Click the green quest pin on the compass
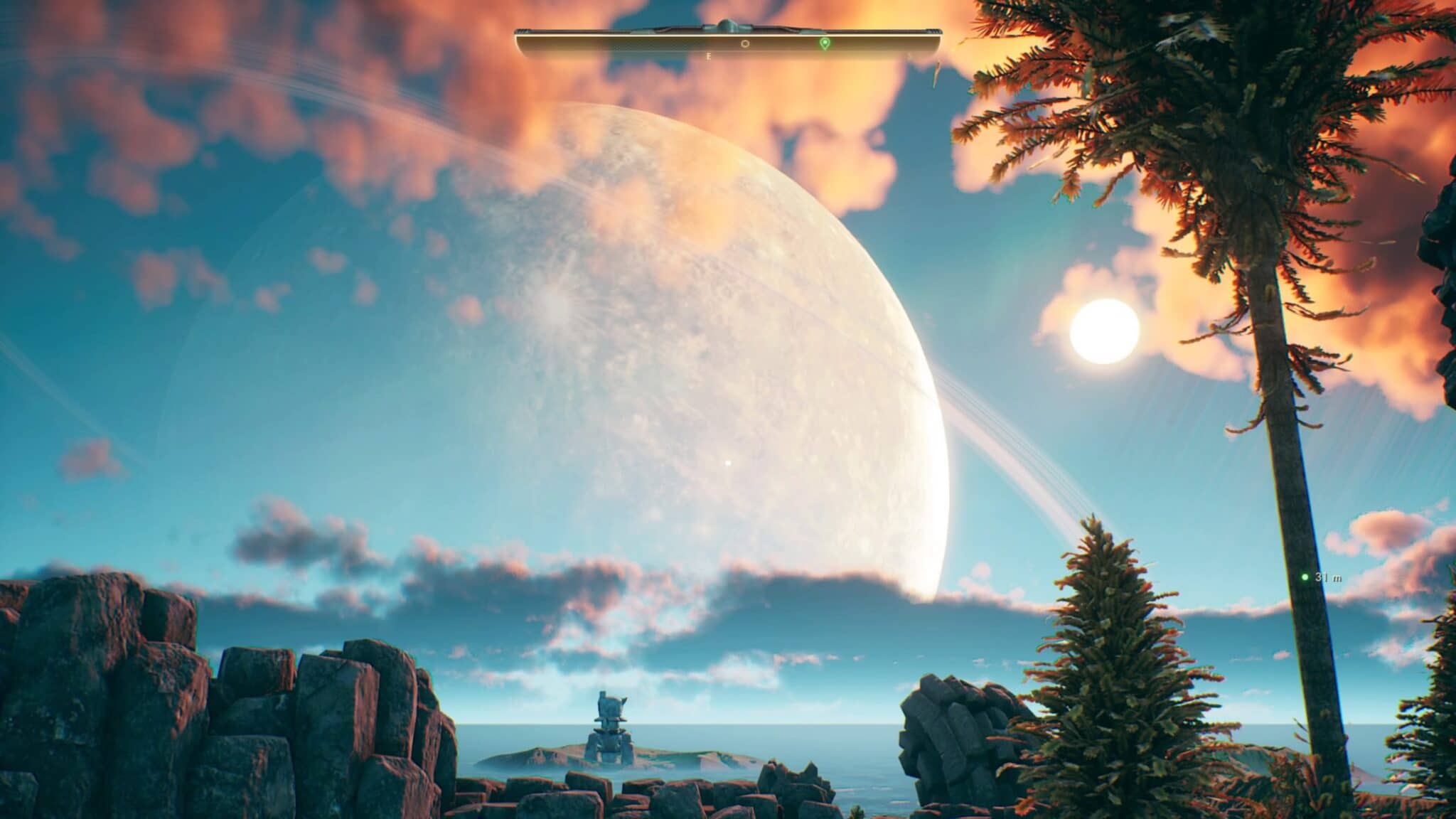 pos(824,43)
